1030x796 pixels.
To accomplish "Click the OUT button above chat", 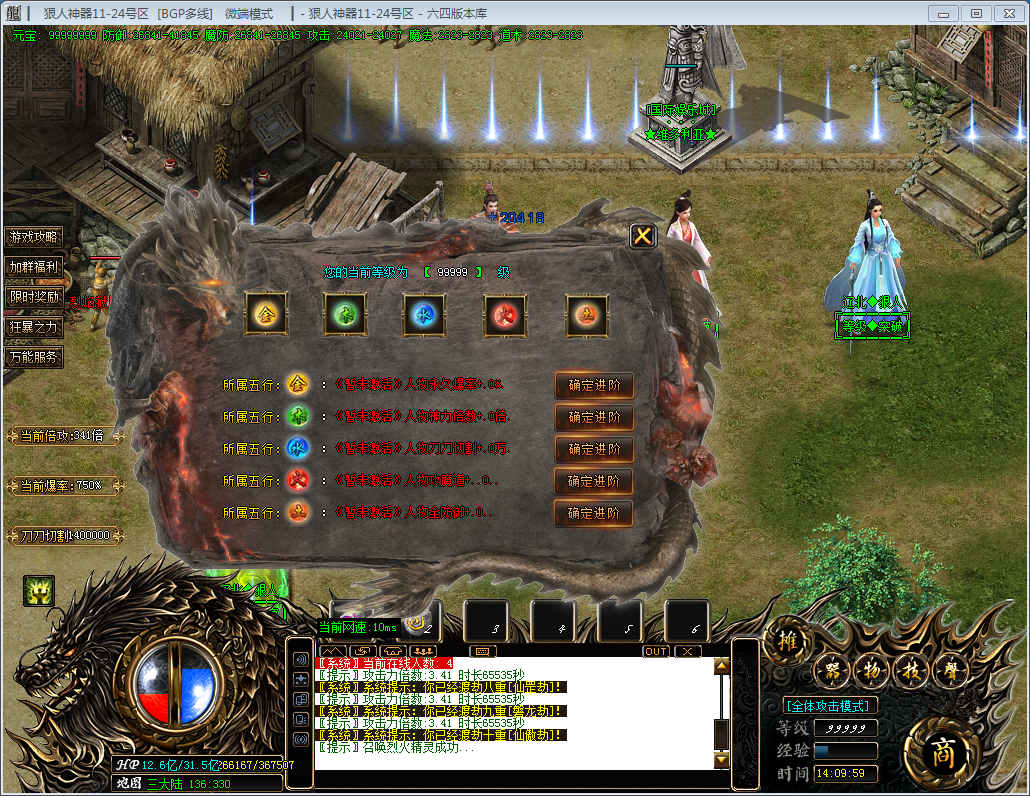I will [x=656, y=651].
